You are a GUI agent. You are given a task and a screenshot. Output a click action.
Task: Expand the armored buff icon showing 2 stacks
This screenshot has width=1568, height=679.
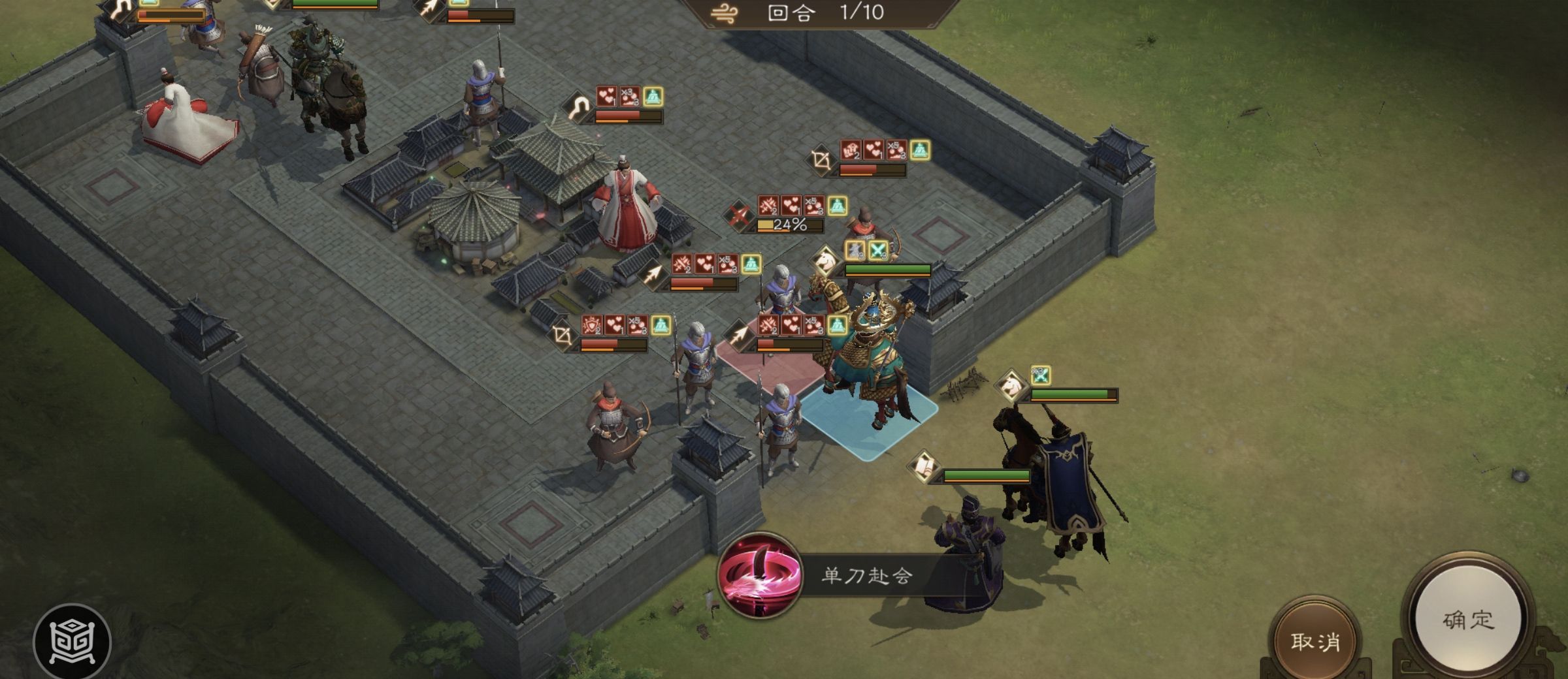(x=591, y=325)
